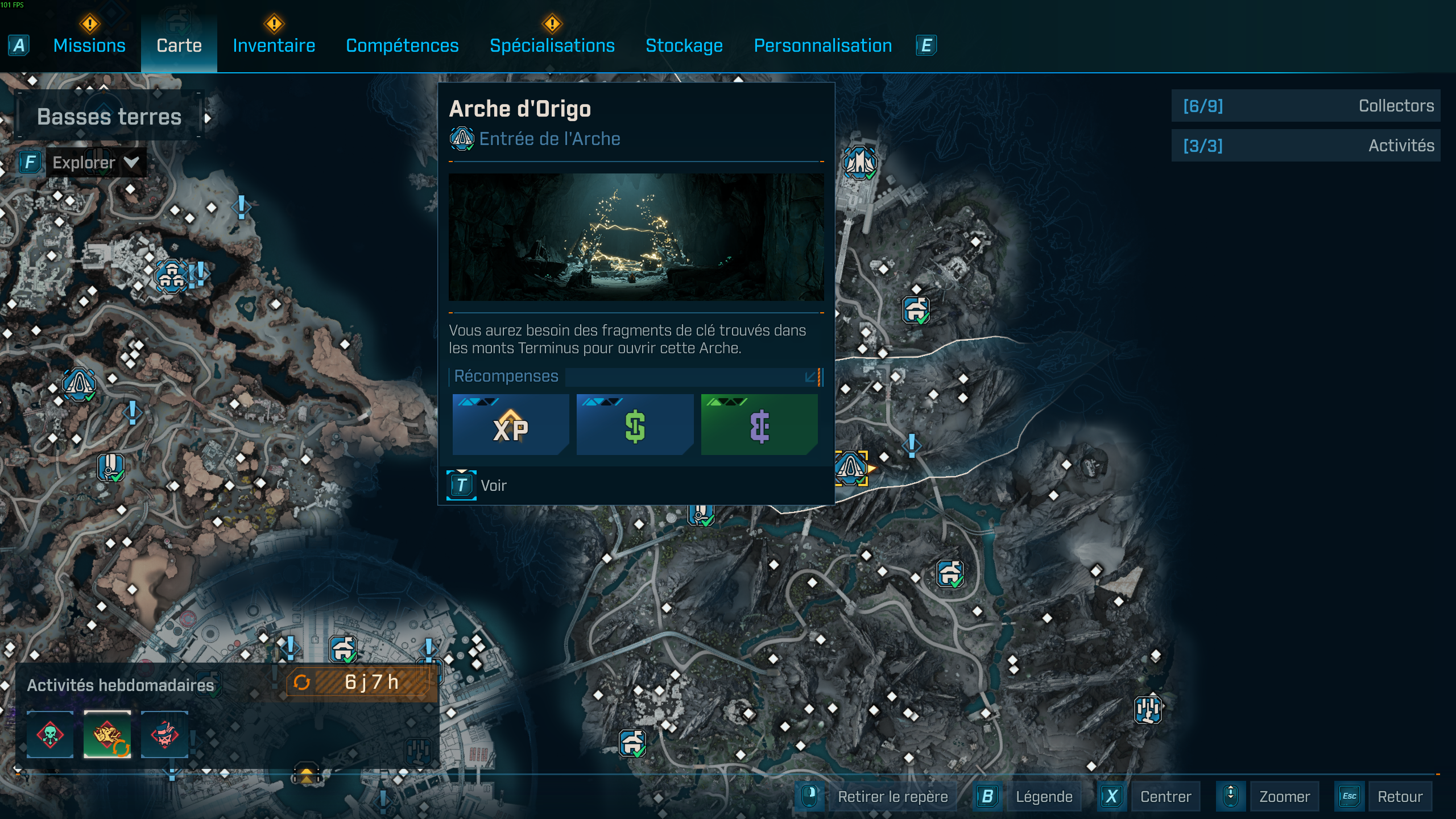The height and width of the screenshot is (819, 1456).
Task: Select the highlighted orange weekly activity
Action: 107,734
